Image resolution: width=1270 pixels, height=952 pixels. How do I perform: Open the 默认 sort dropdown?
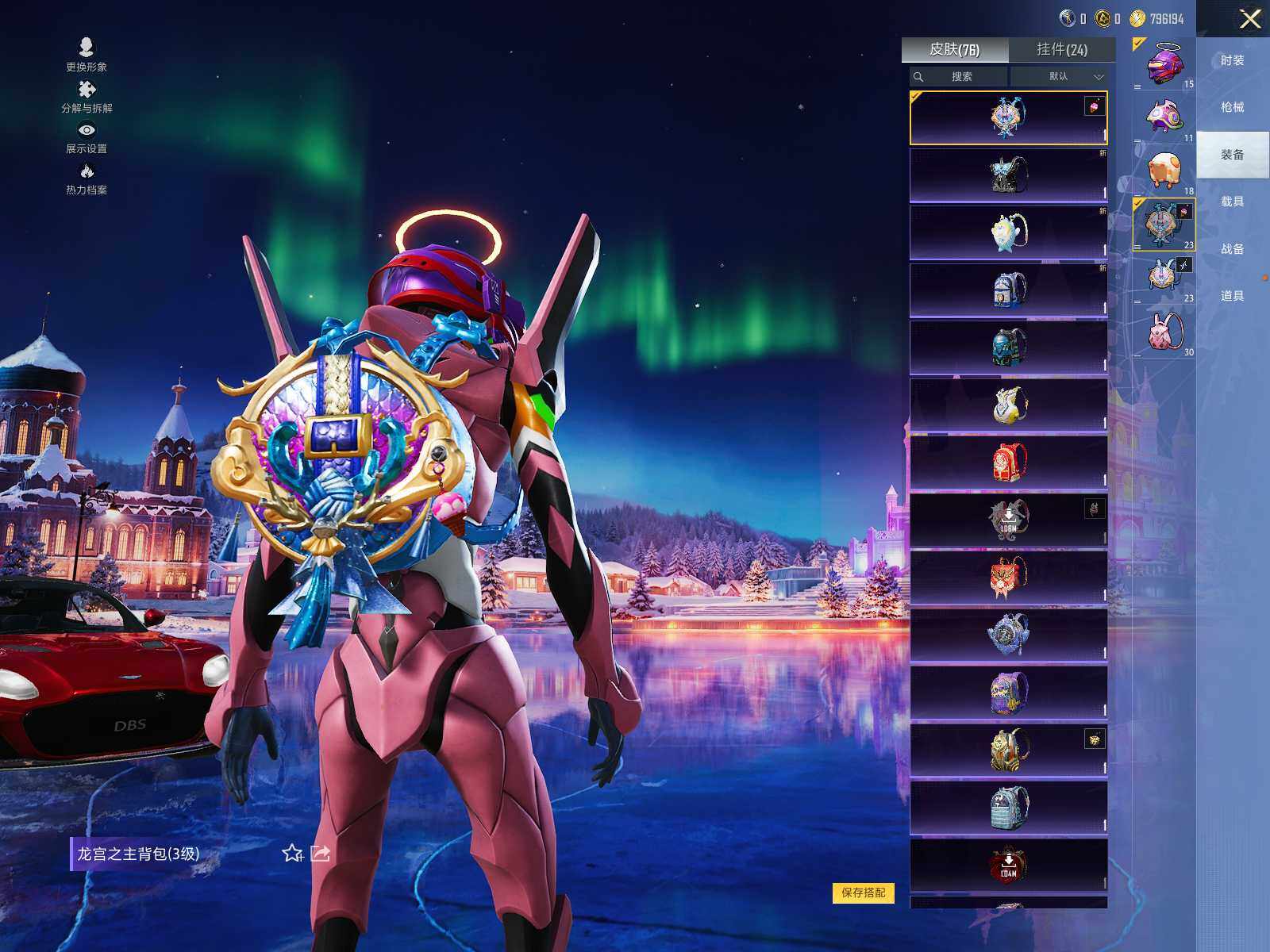tap(1062, 77)
